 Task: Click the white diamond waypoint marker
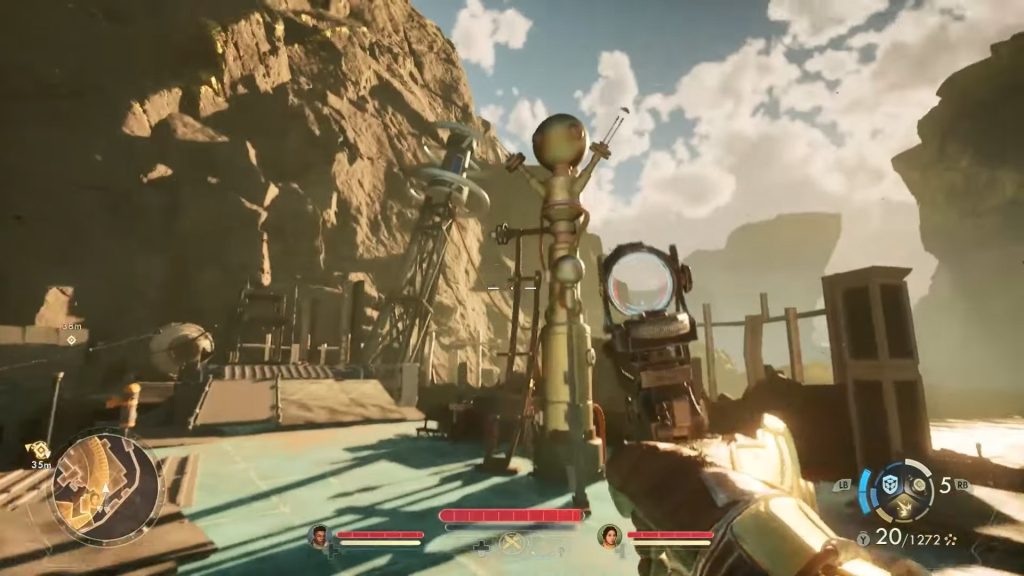tap(71, 340)
